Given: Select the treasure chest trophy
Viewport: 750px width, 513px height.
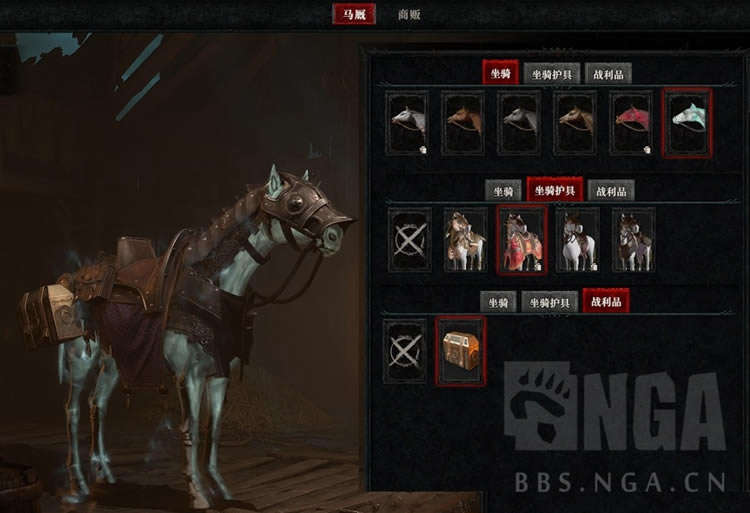Looking at the screenshot, I should 461,351.
